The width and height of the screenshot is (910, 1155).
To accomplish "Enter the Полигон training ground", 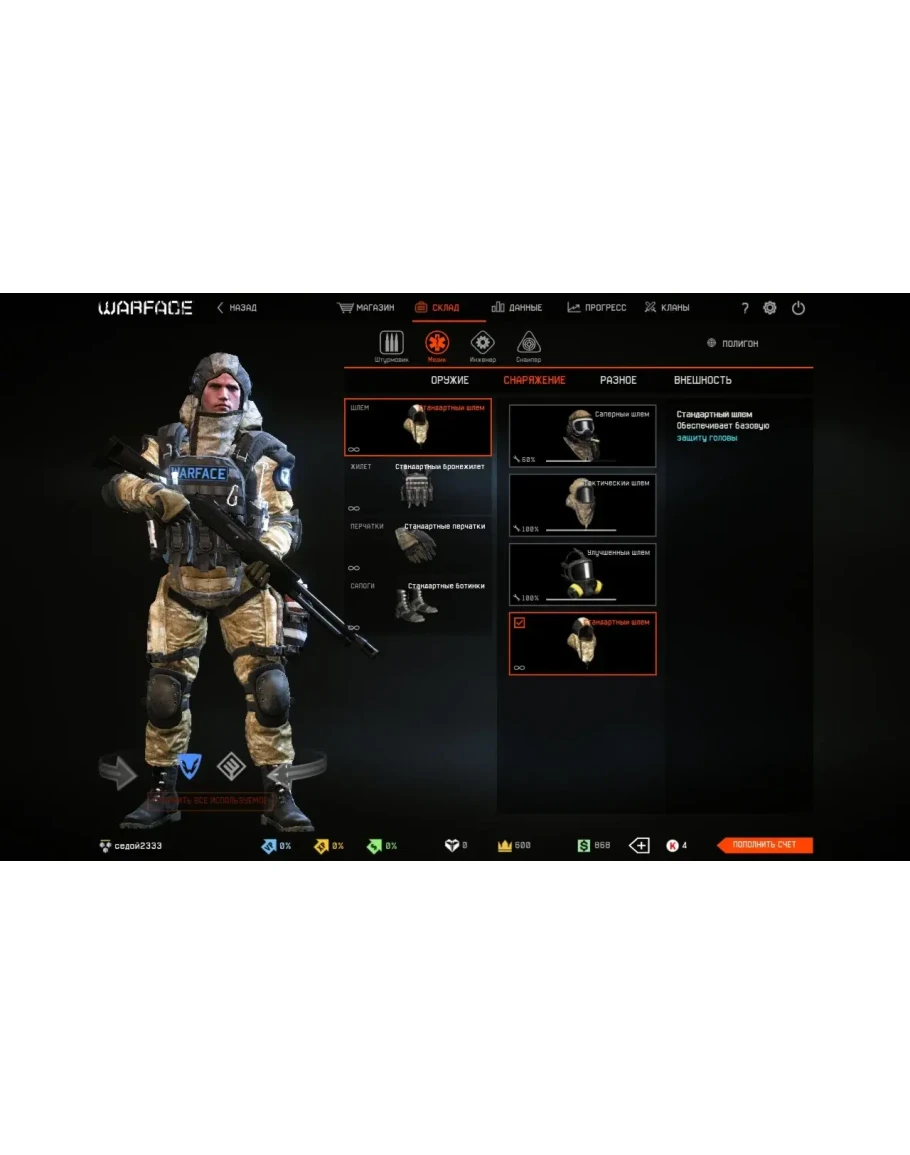I will (733, 343).
